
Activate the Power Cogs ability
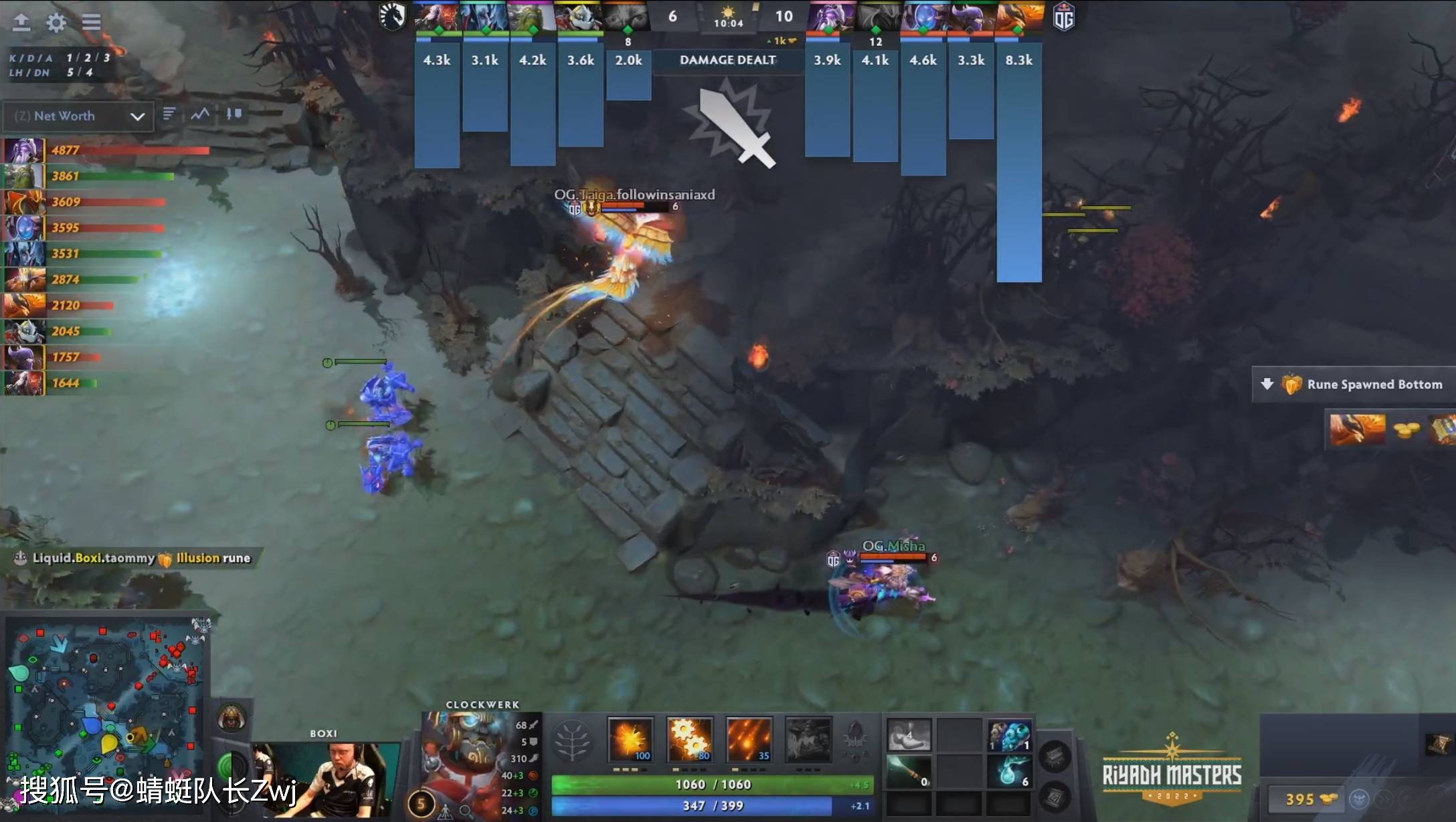click(689, 739)
